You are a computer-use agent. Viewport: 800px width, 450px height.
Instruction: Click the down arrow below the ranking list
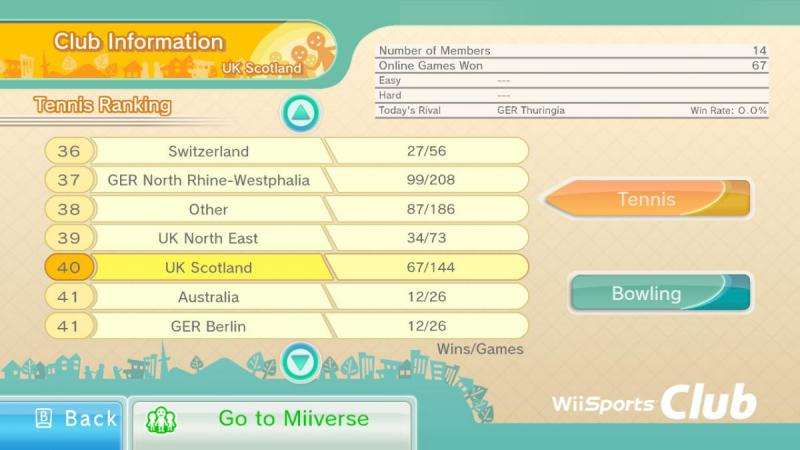pos(300,360)
